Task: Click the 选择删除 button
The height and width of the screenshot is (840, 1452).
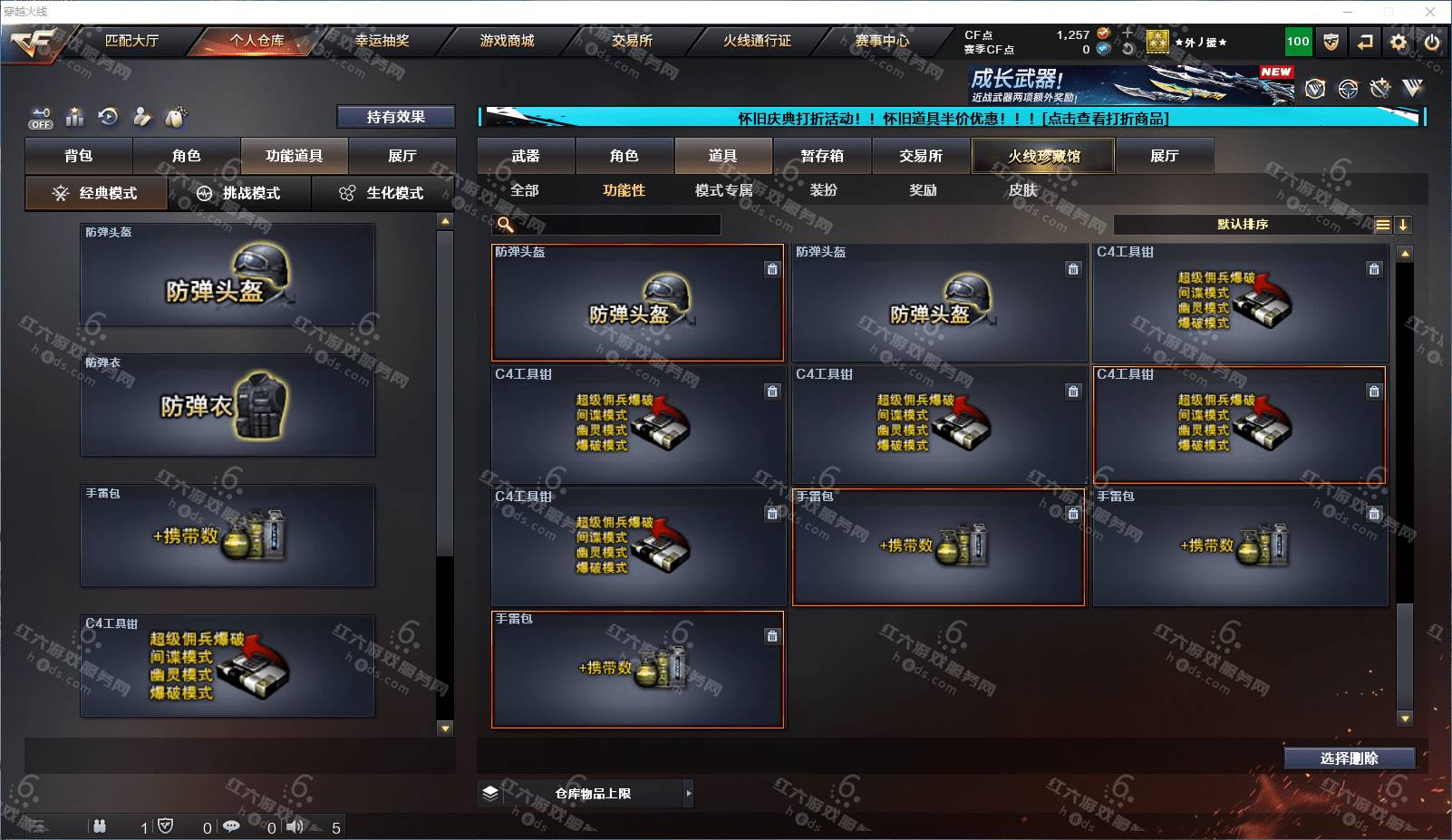Action: 1349,758
